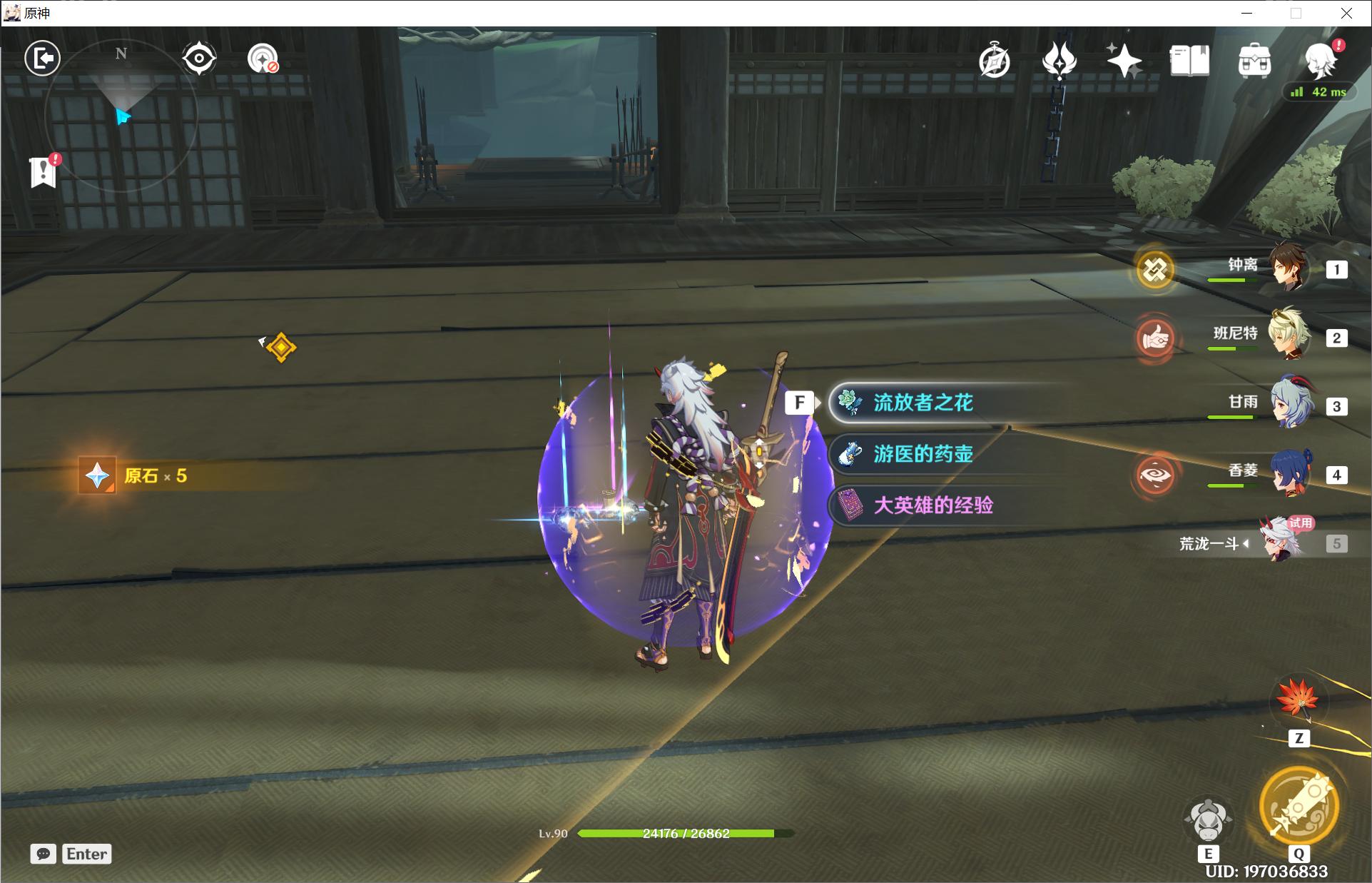
Task: Switch to party member 甘雨
Action: pos(1286,405)
